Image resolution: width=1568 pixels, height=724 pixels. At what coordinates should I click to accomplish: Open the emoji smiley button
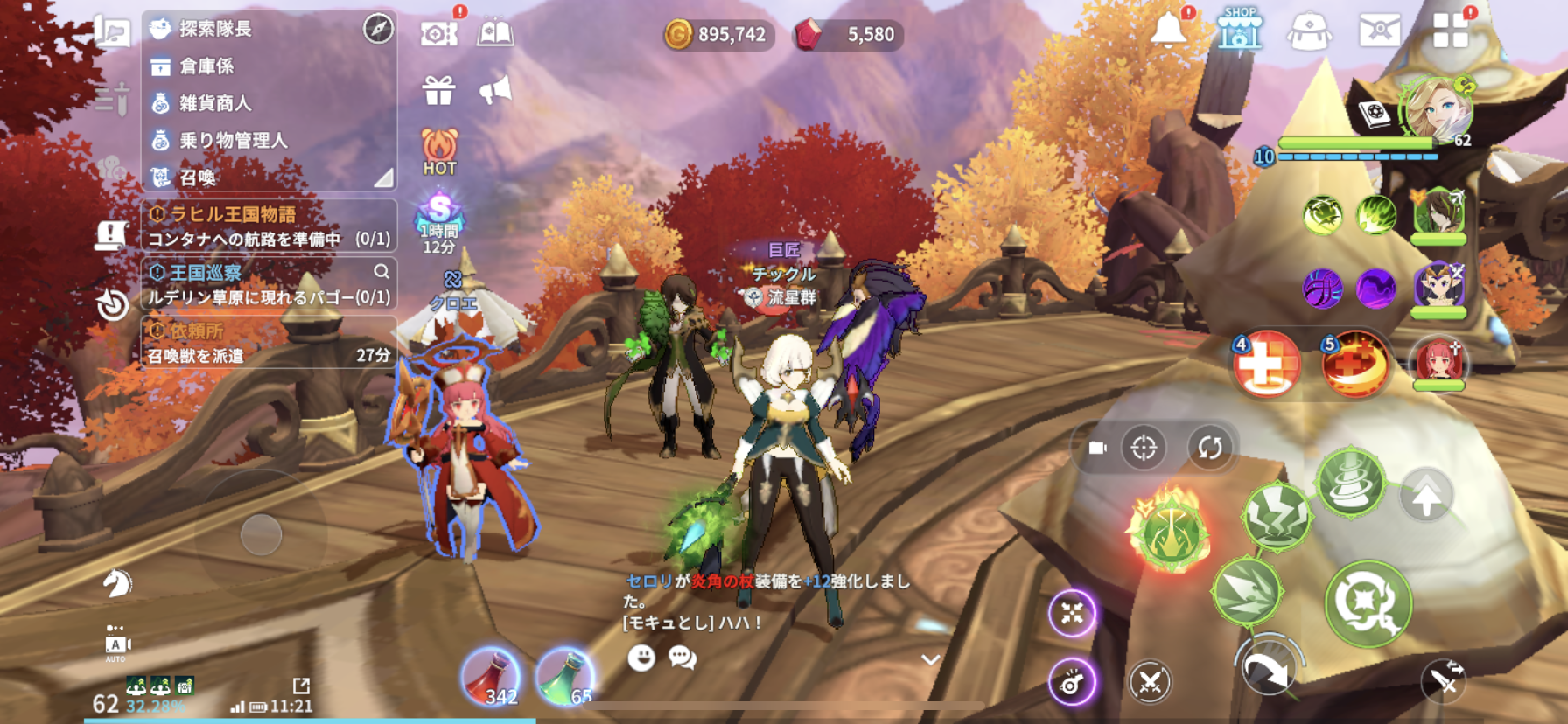click(641, 658)
